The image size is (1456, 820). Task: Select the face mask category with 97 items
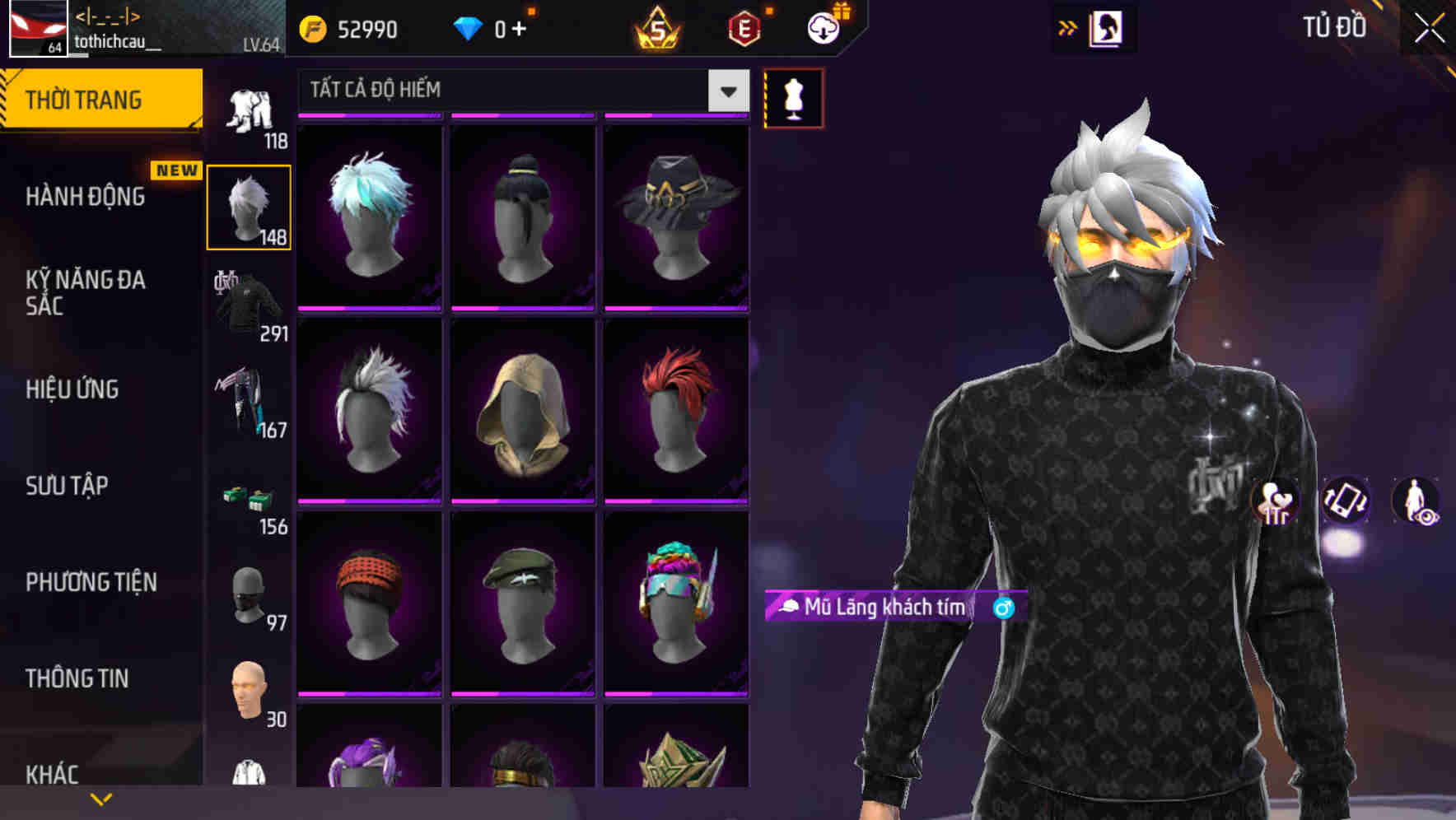[250, 599]
